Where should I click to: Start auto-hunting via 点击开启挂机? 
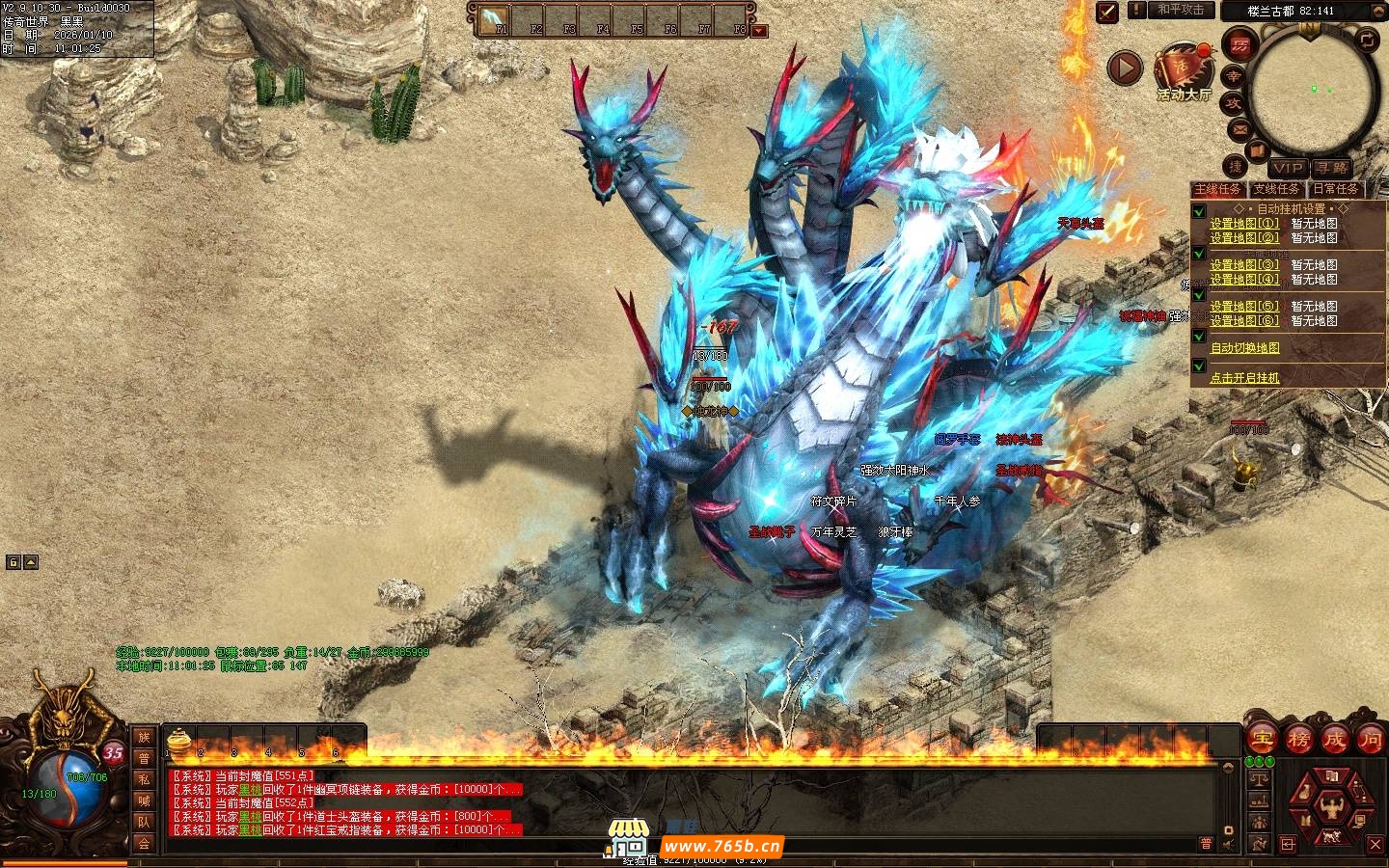pos(1244,378)
